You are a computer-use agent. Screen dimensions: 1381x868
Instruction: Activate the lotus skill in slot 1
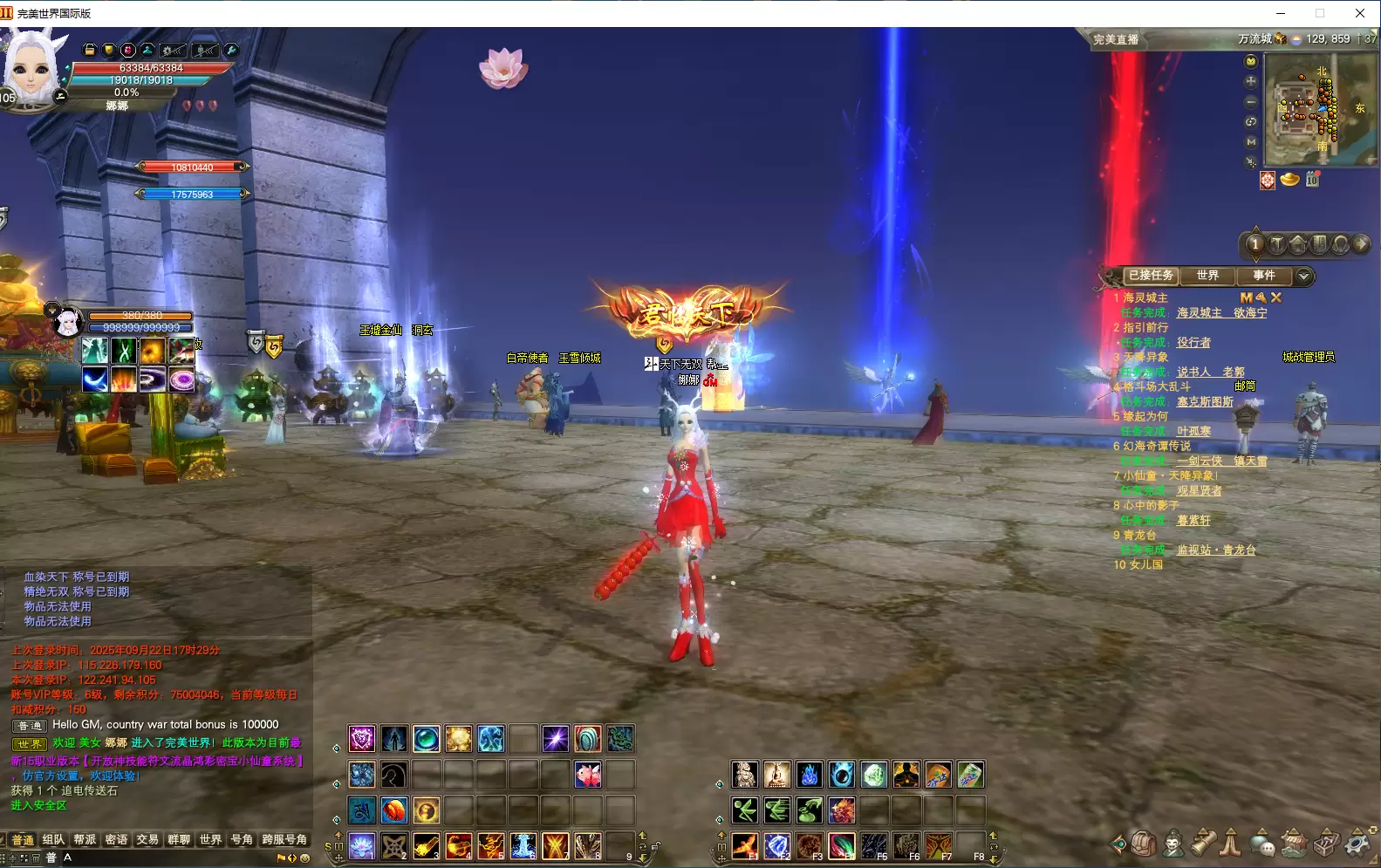(362, 844)
